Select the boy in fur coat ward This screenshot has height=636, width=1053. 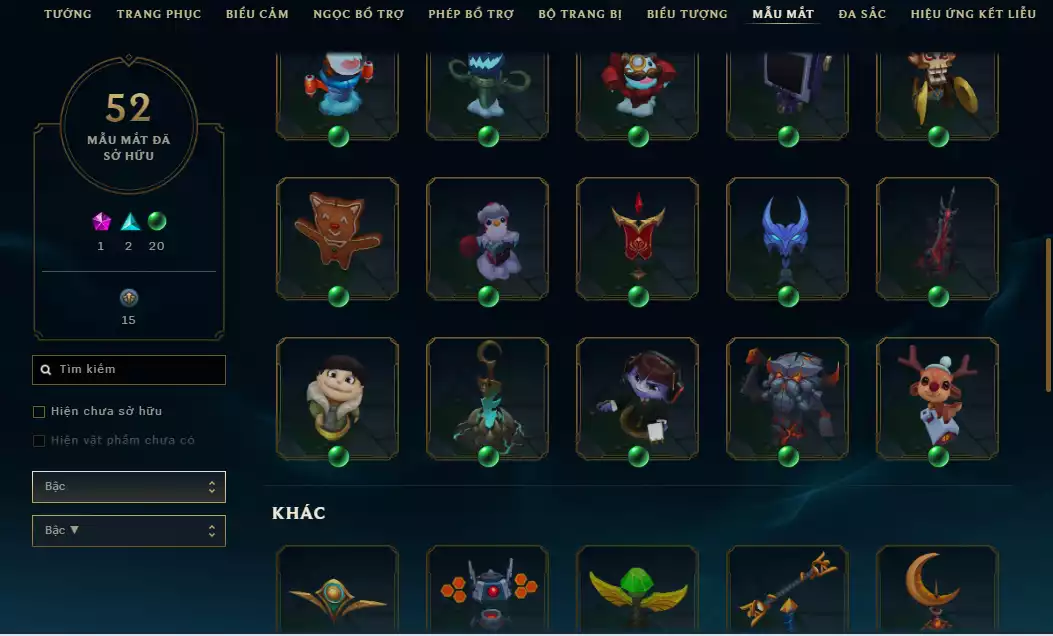[337, 398]
